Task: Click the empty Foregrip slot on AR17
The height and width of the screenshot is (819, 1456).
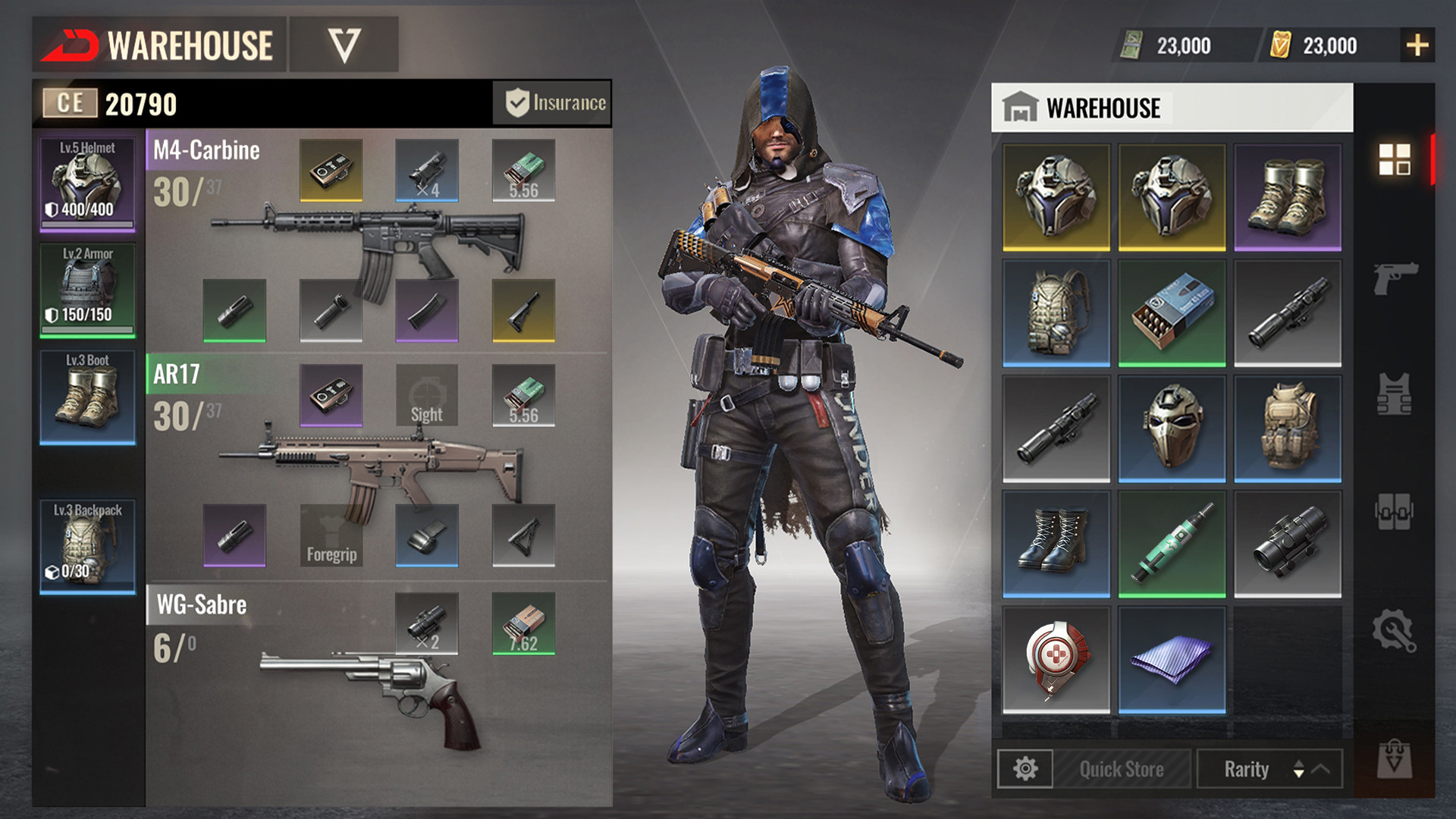Action: point(331,535)
